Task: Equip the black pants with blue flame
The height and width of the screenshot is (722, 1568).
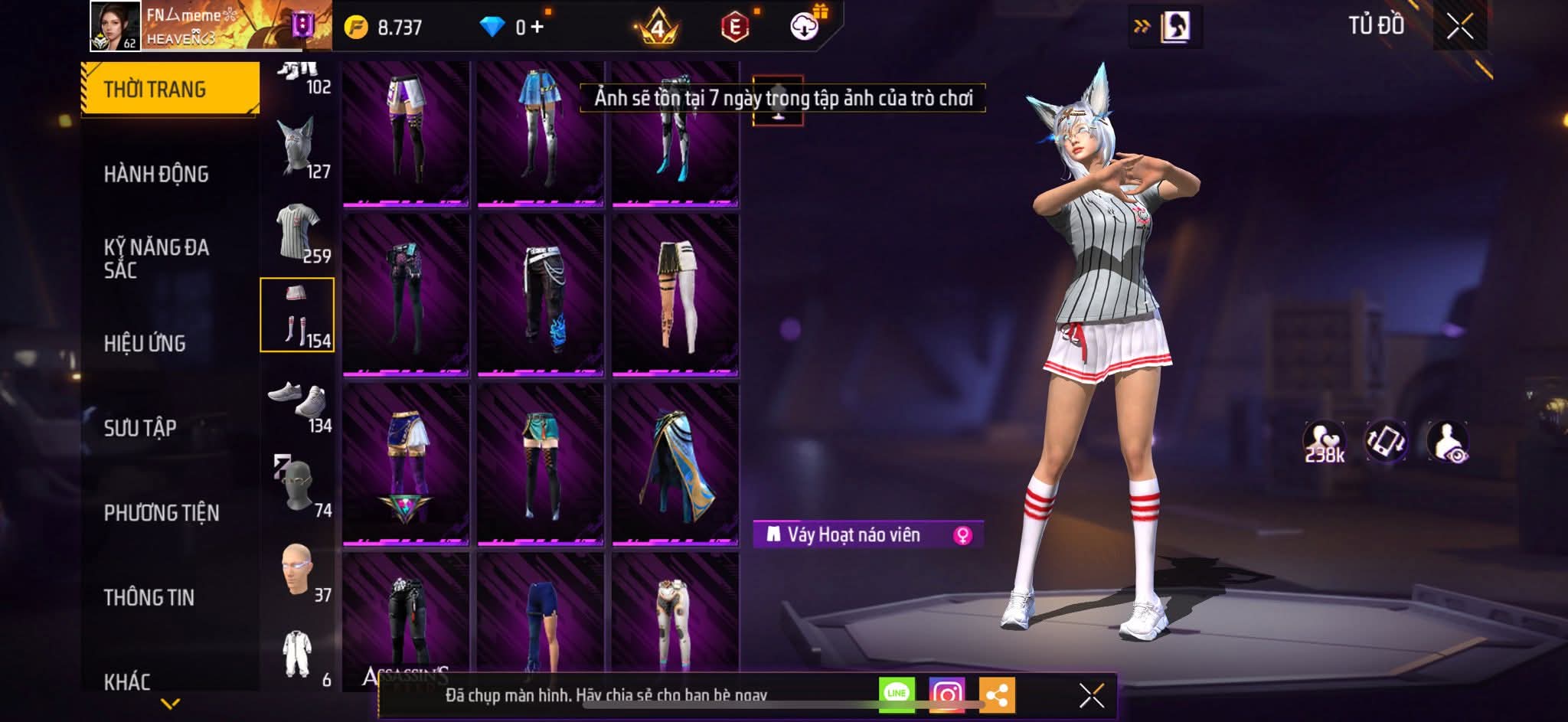Action: point(540,296)
